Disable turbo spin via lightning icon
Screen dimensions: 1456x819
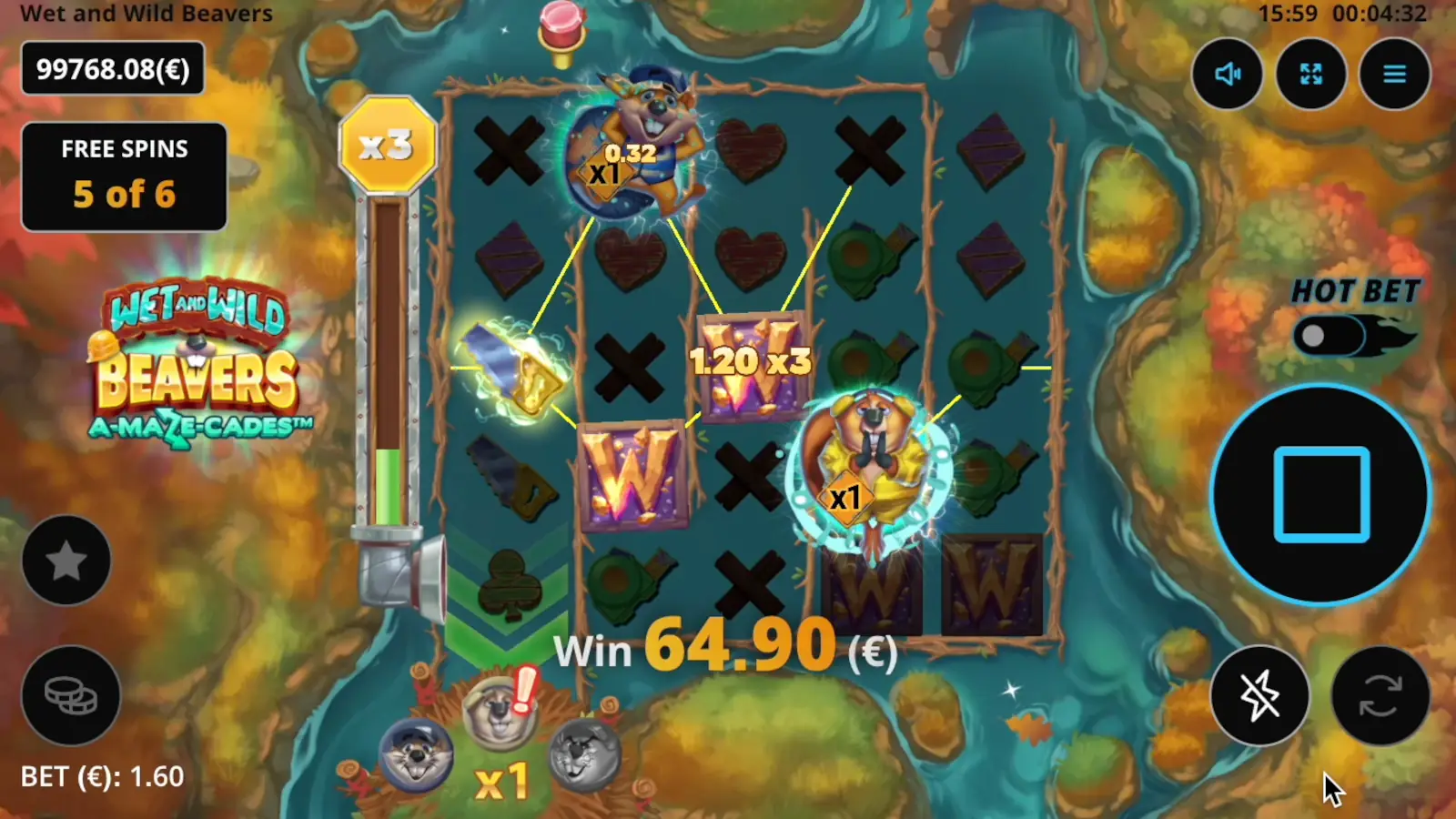[x=1259, y=696]
